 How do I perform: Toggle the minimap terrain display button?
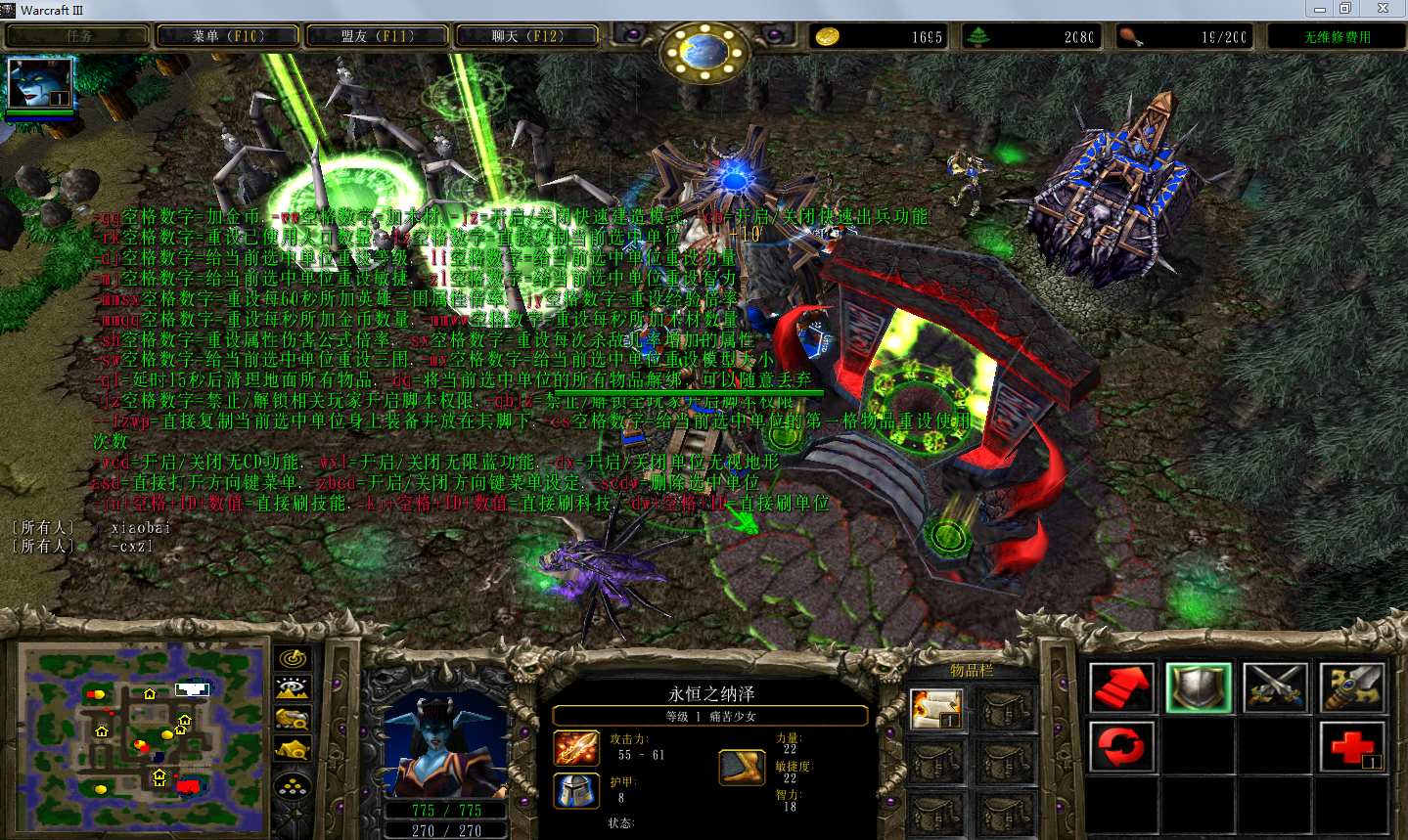point(294,688)
